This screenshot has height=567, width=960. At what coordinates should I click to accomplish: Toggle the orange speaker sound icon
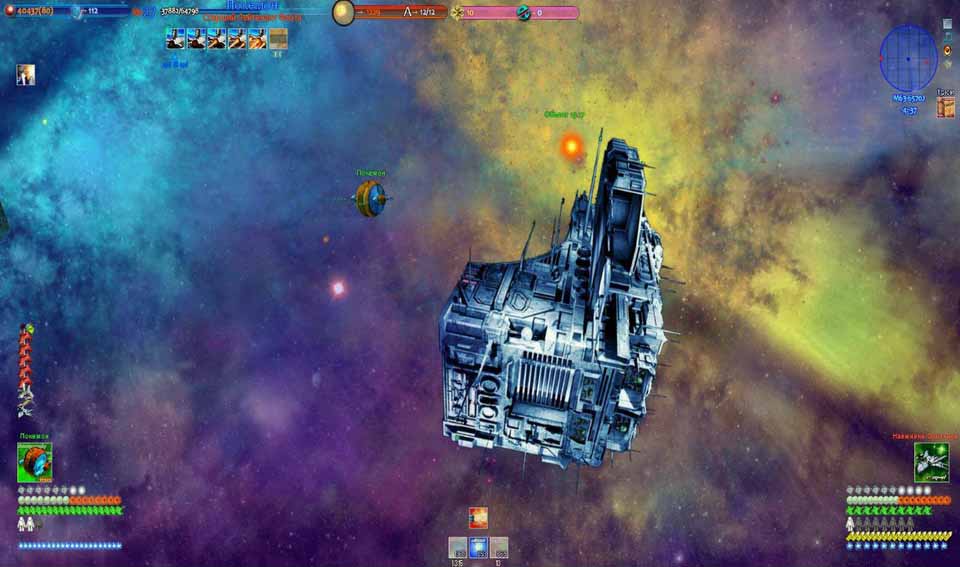947,49
